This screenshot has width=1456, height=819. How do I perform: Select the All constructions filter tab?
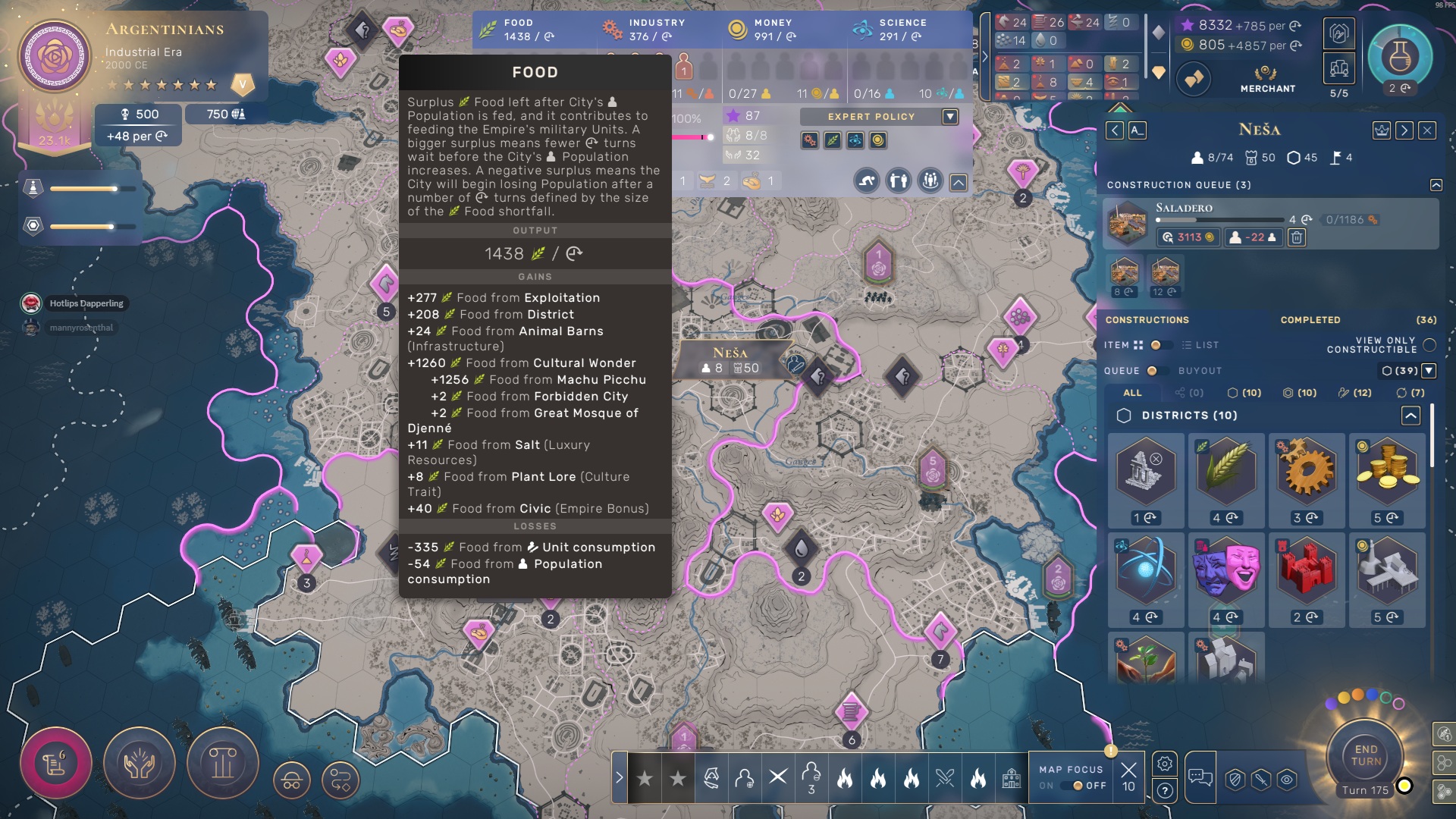tap(1132, 393)
